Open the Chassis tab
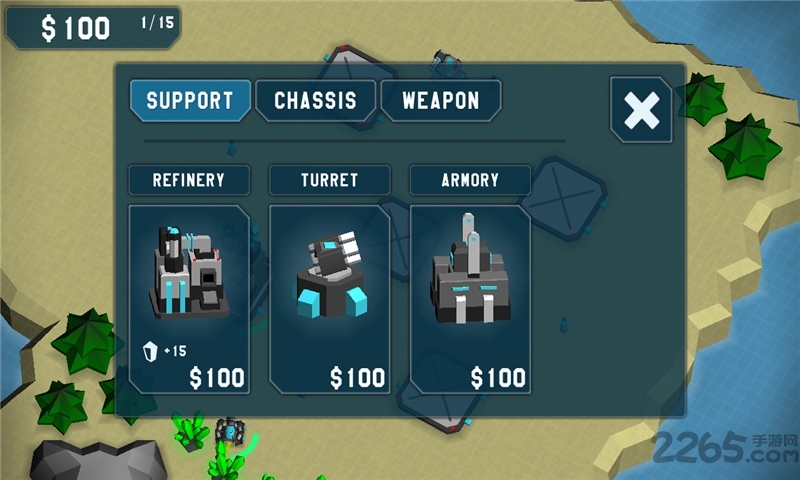The height and width of the screenshot is (480, 800). click(315, 101)
